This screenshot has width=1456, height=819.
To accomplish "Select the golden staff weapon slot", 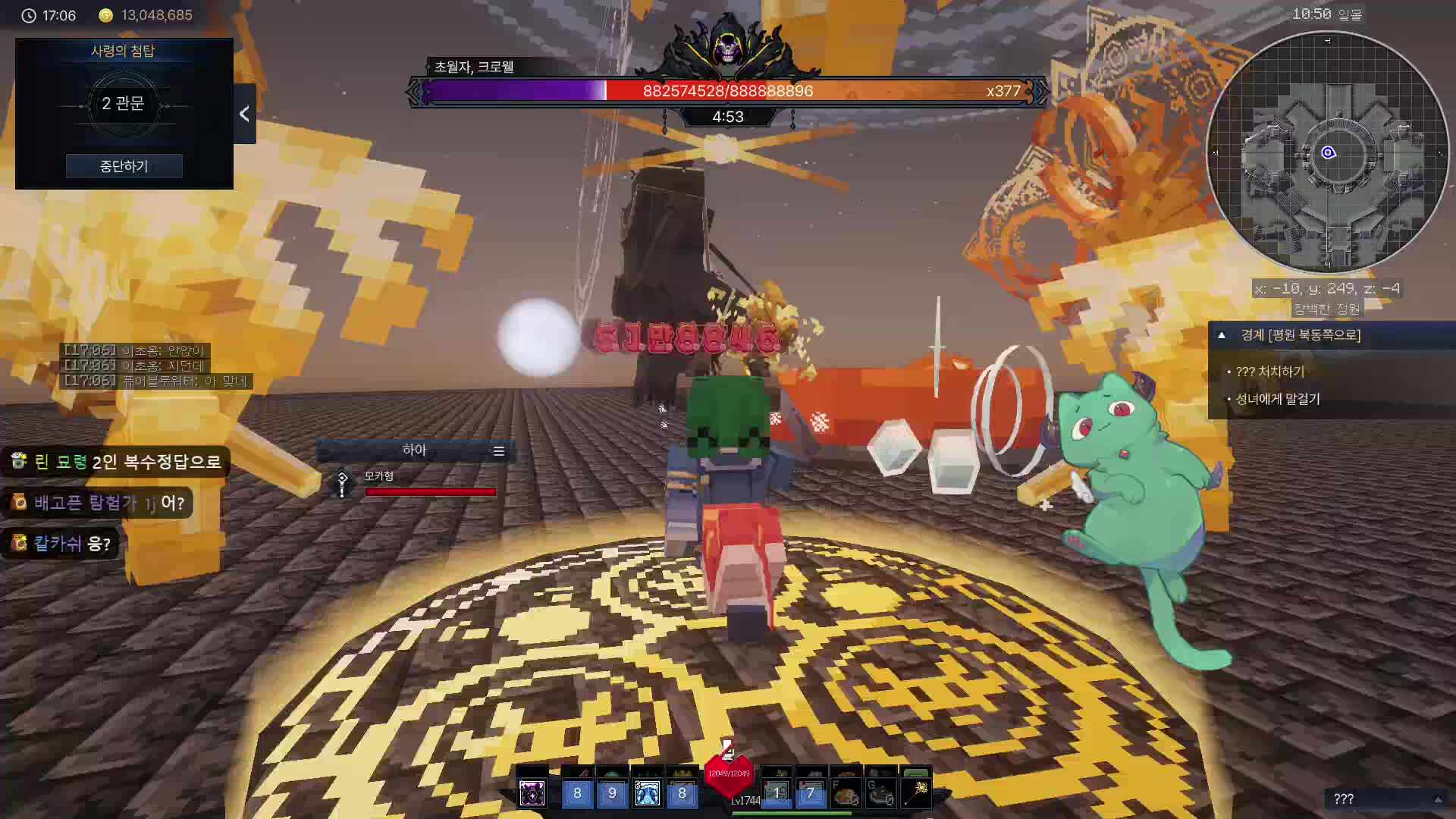I will pos(916,793).
